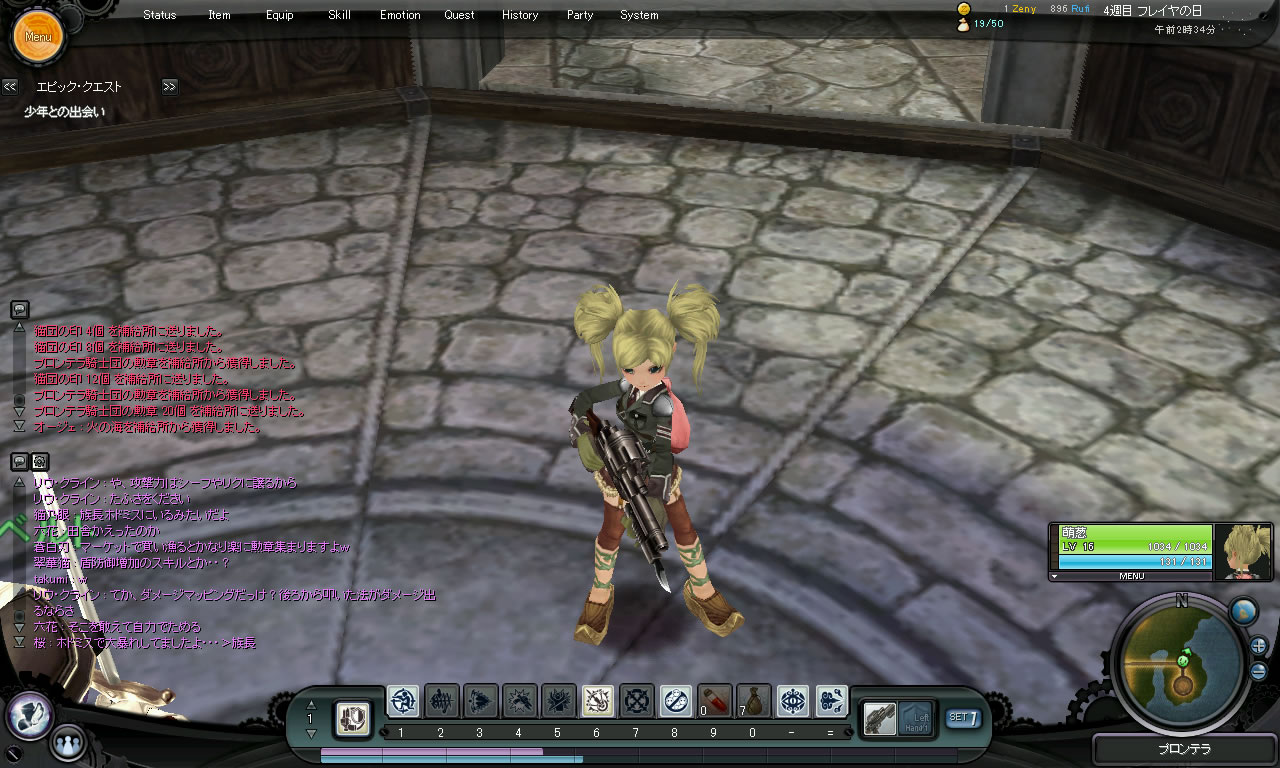Image resolution: width=1280 pixels, height=768 pixels.
Task: Zoom in the minimap with plus button
Action: point(1258,645)
